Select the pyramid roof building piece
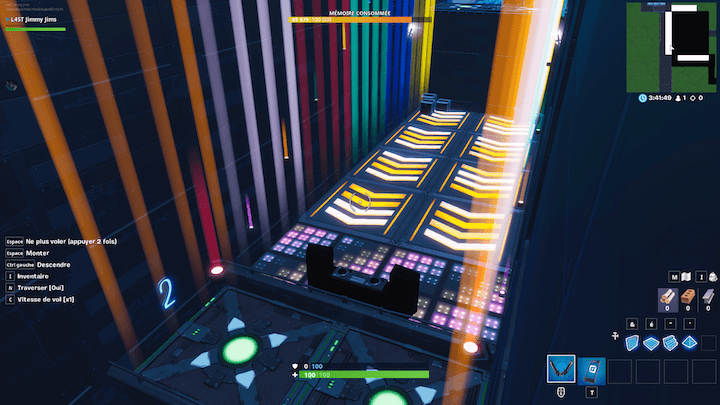This screenshot has width=720, height=405. [x=690, y=343]
